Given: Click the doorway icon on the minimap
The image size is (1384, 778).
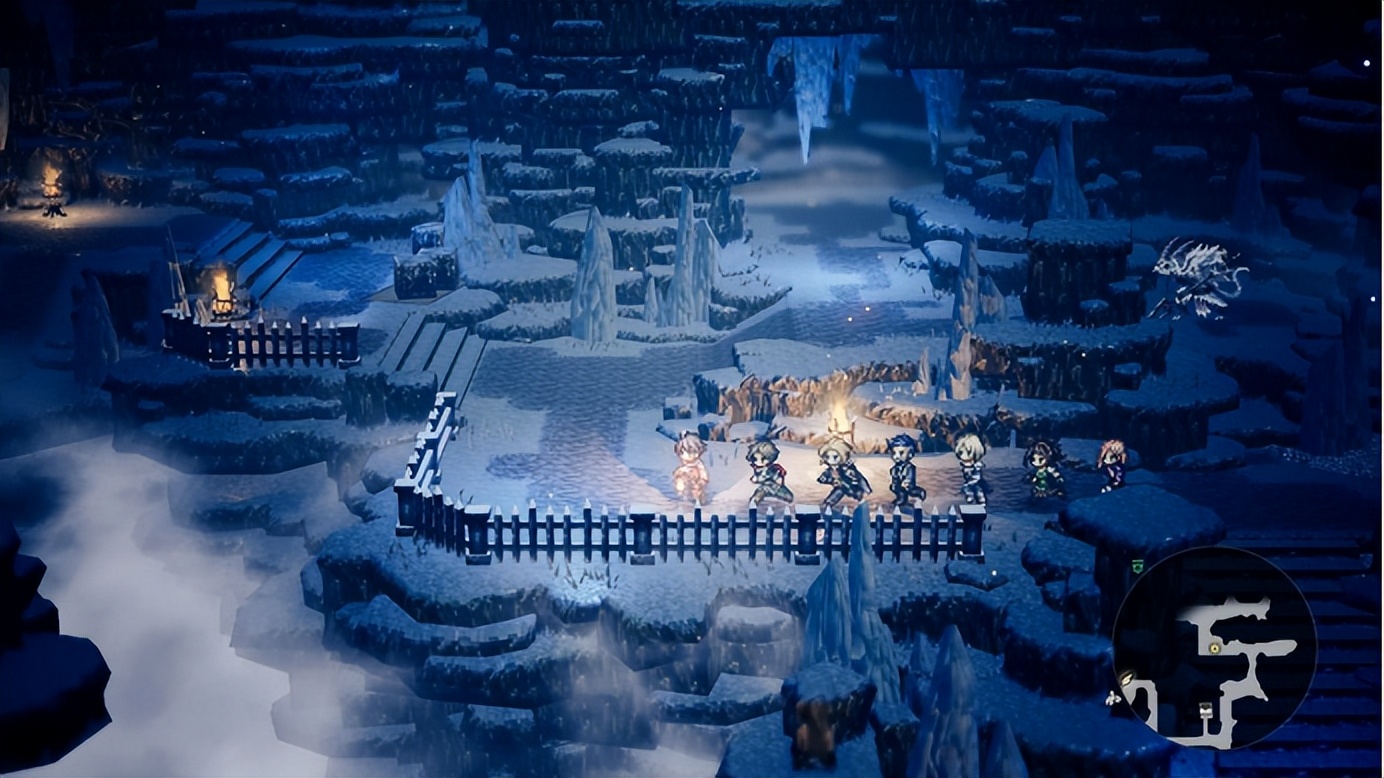Looking at the screenshot, I should coord(1206,710).
